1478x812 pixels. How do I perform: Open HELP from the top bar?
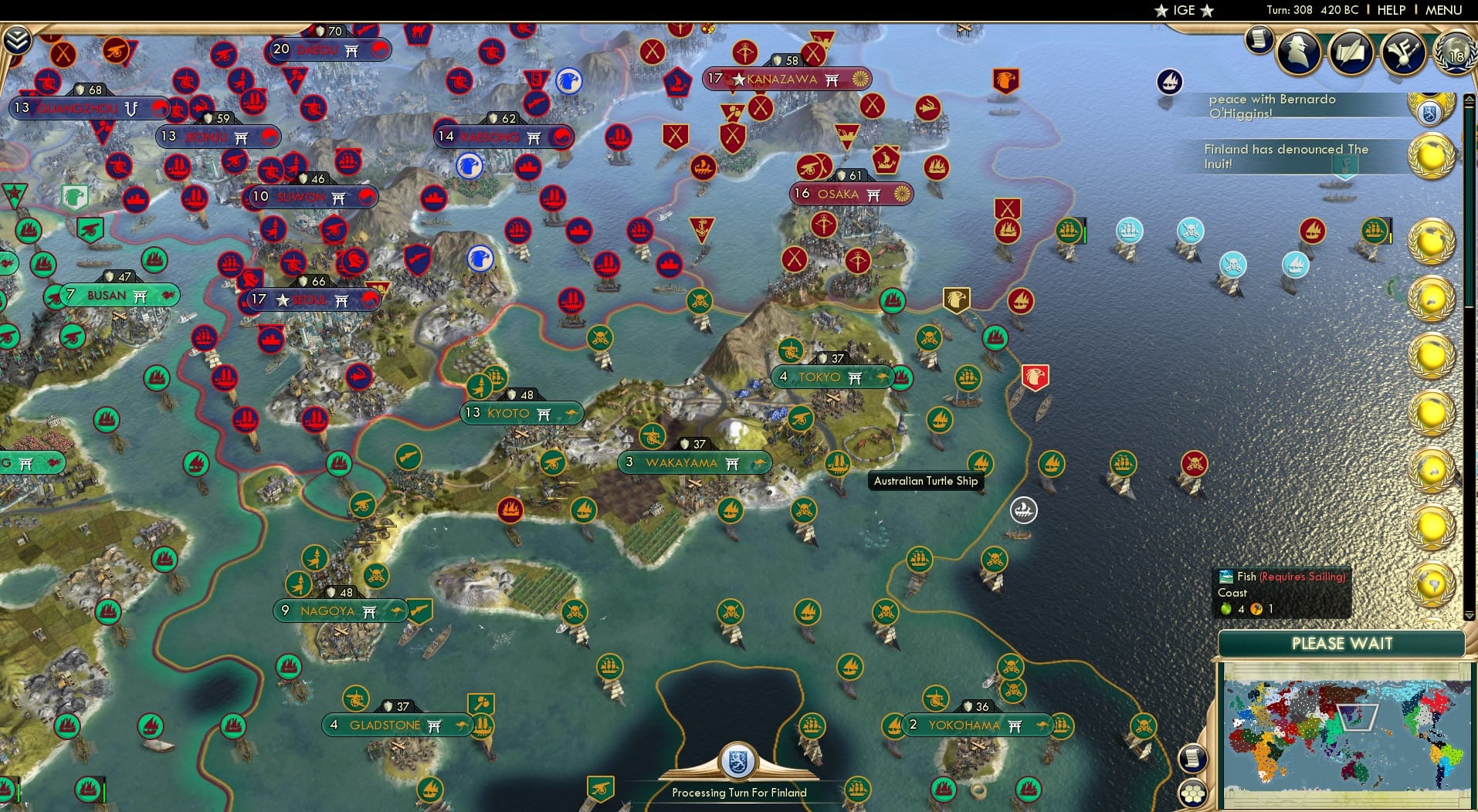click(1390, 10)
